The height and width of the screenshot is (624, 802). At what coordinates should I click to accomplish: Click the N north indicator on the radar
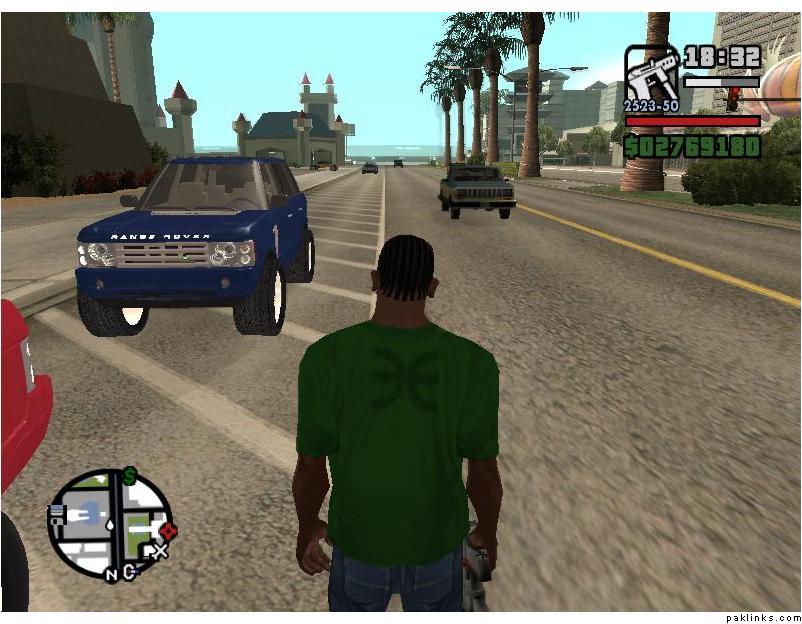(112, 574)
